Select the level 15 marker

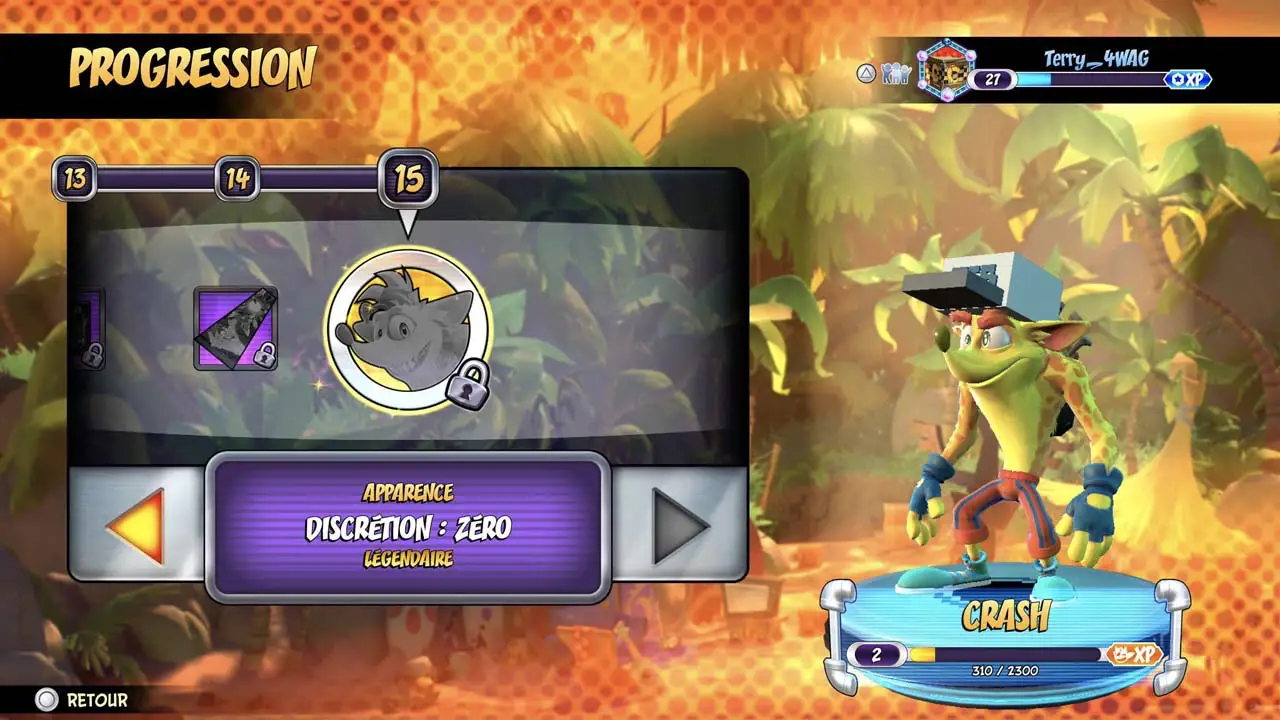(408, 179)
